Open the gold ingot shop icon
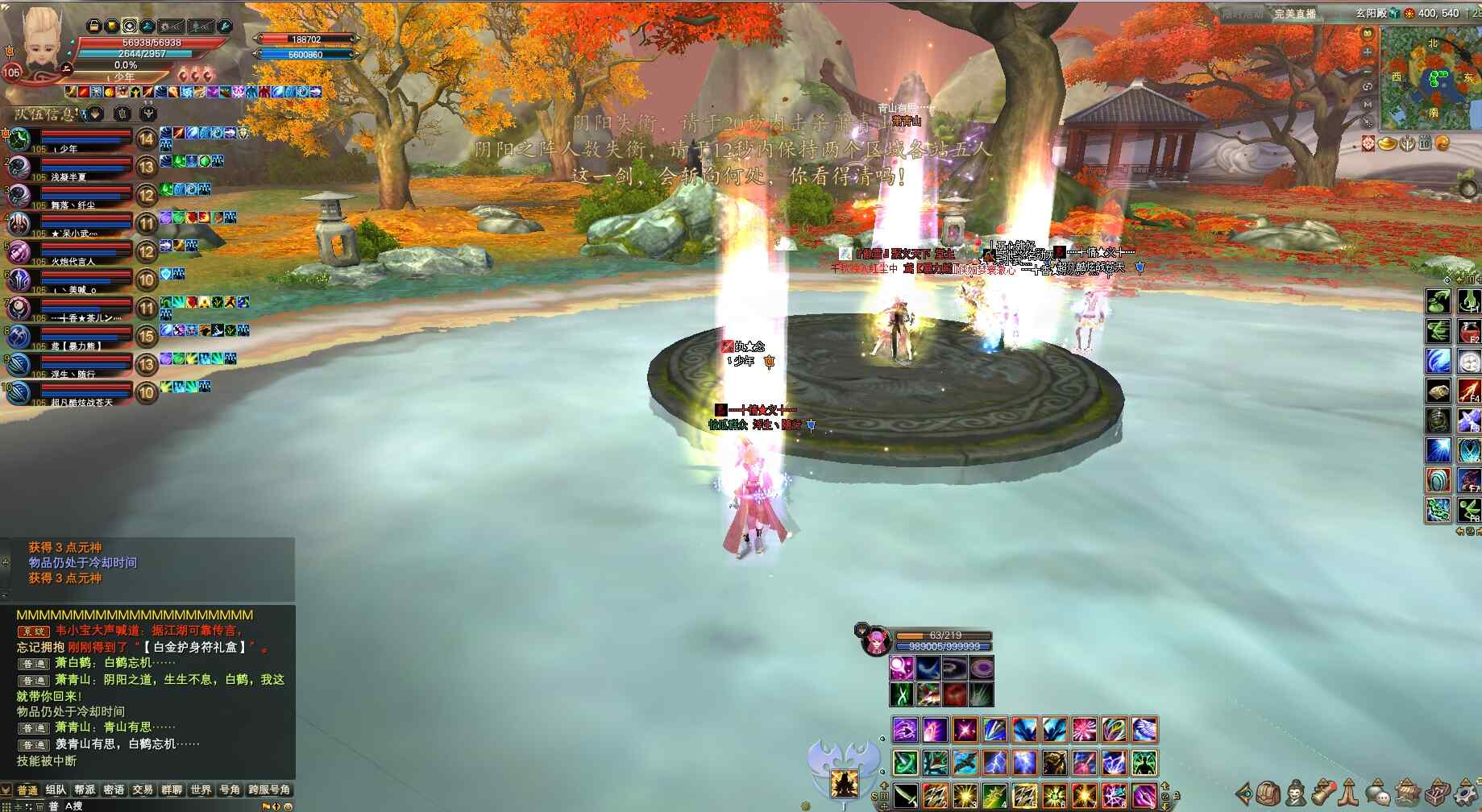The width and height of the screenshot is (1482, 812). tap(1387, 143)
